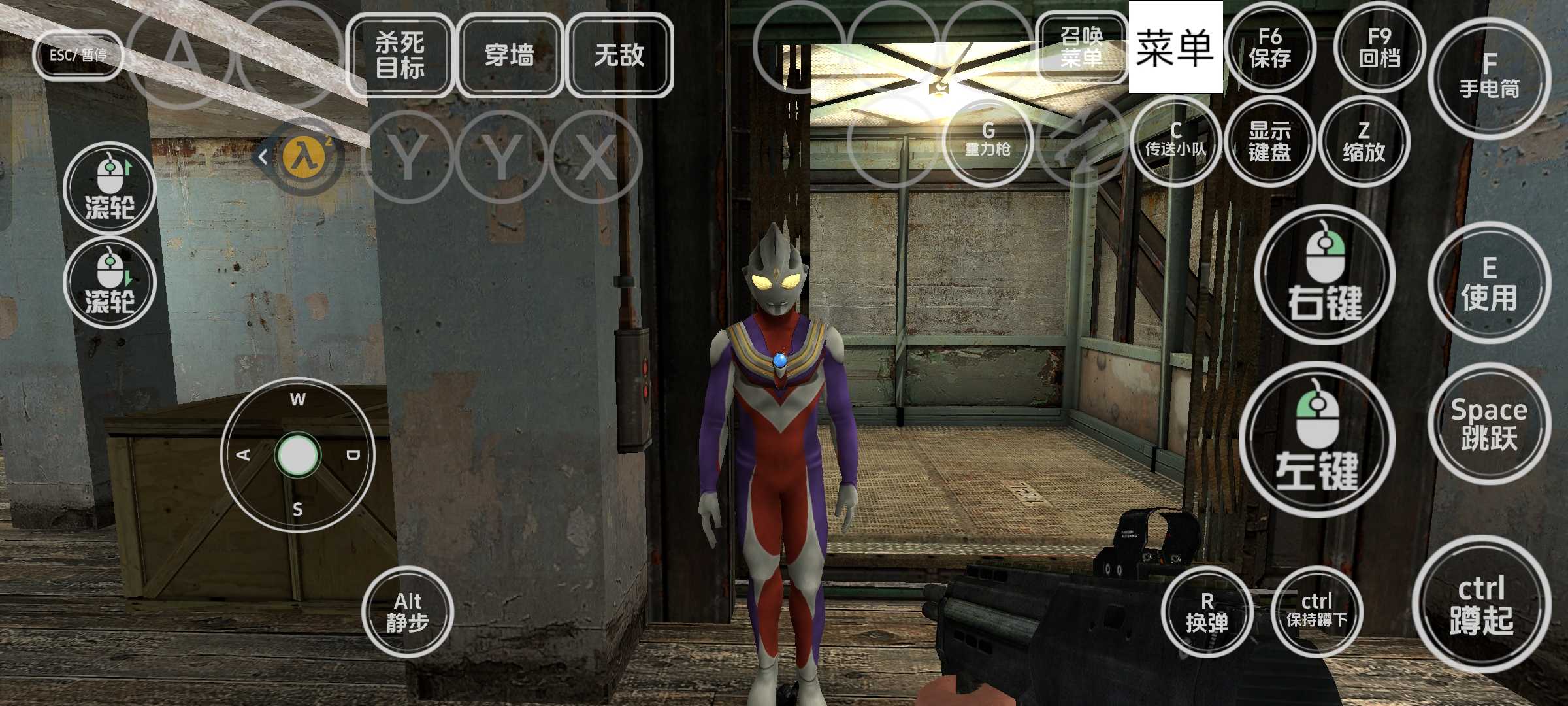Toggle the F 手电筒 flashlight button

click(x=1489, y=77)
